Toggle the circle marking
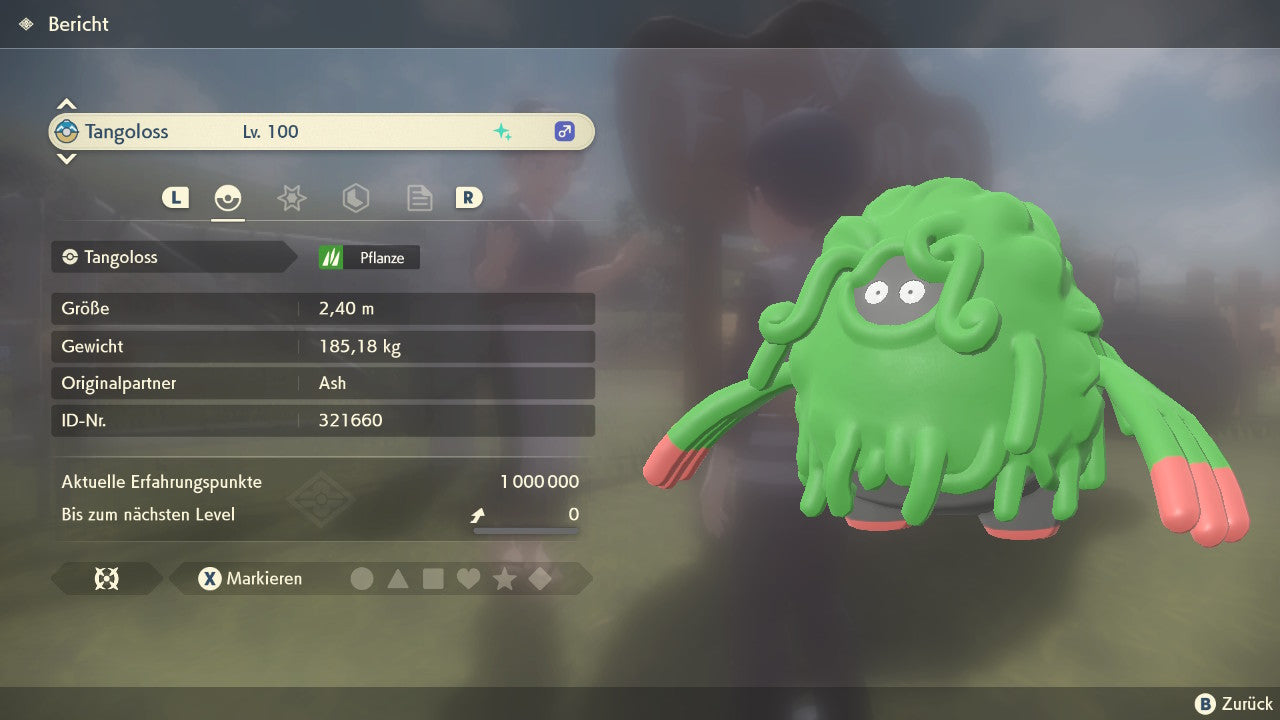The width and height of the screenshot is (1280, 720). [x=362, y=579]
